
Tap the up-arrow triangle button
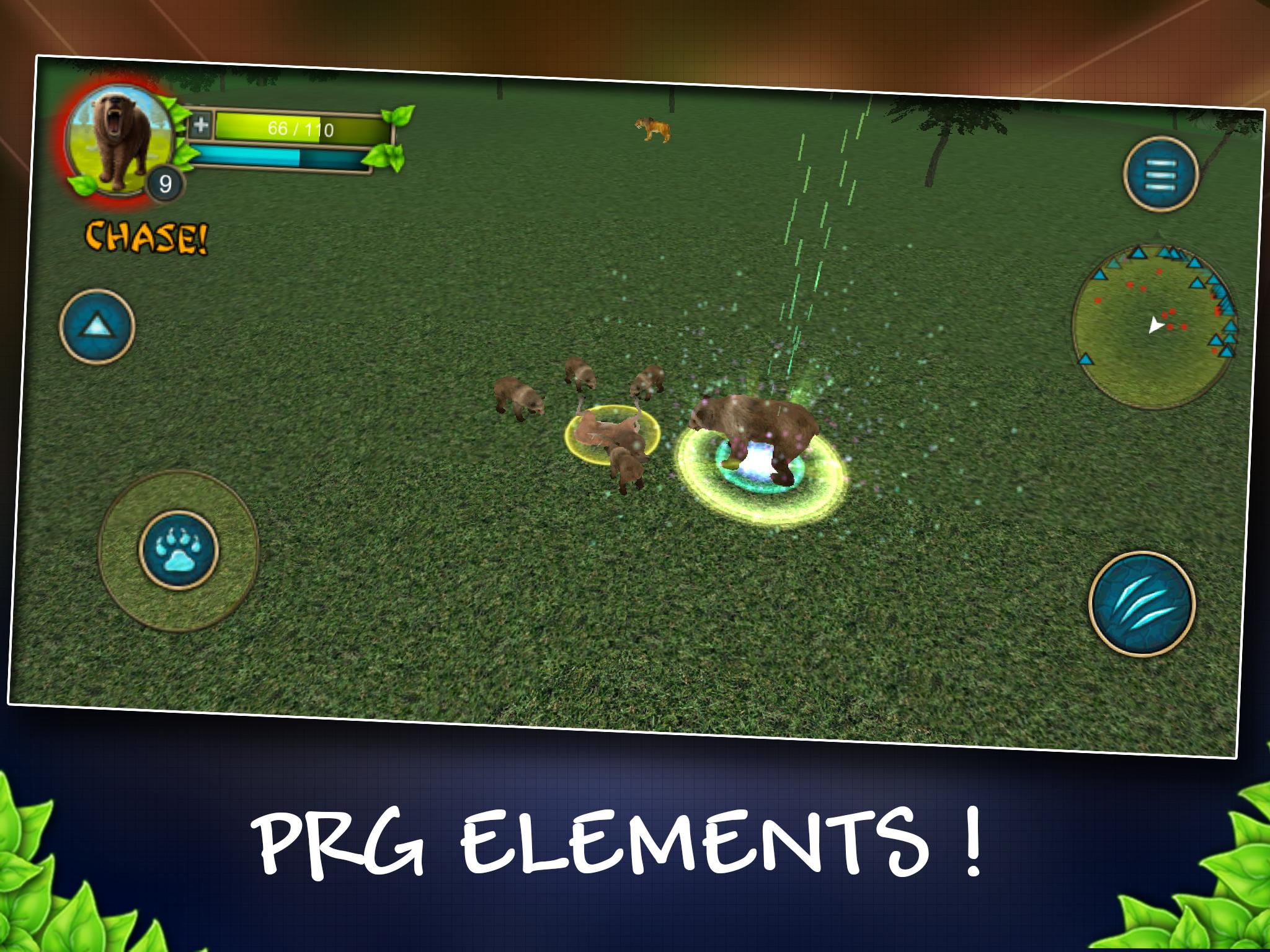tap(97, 326)
